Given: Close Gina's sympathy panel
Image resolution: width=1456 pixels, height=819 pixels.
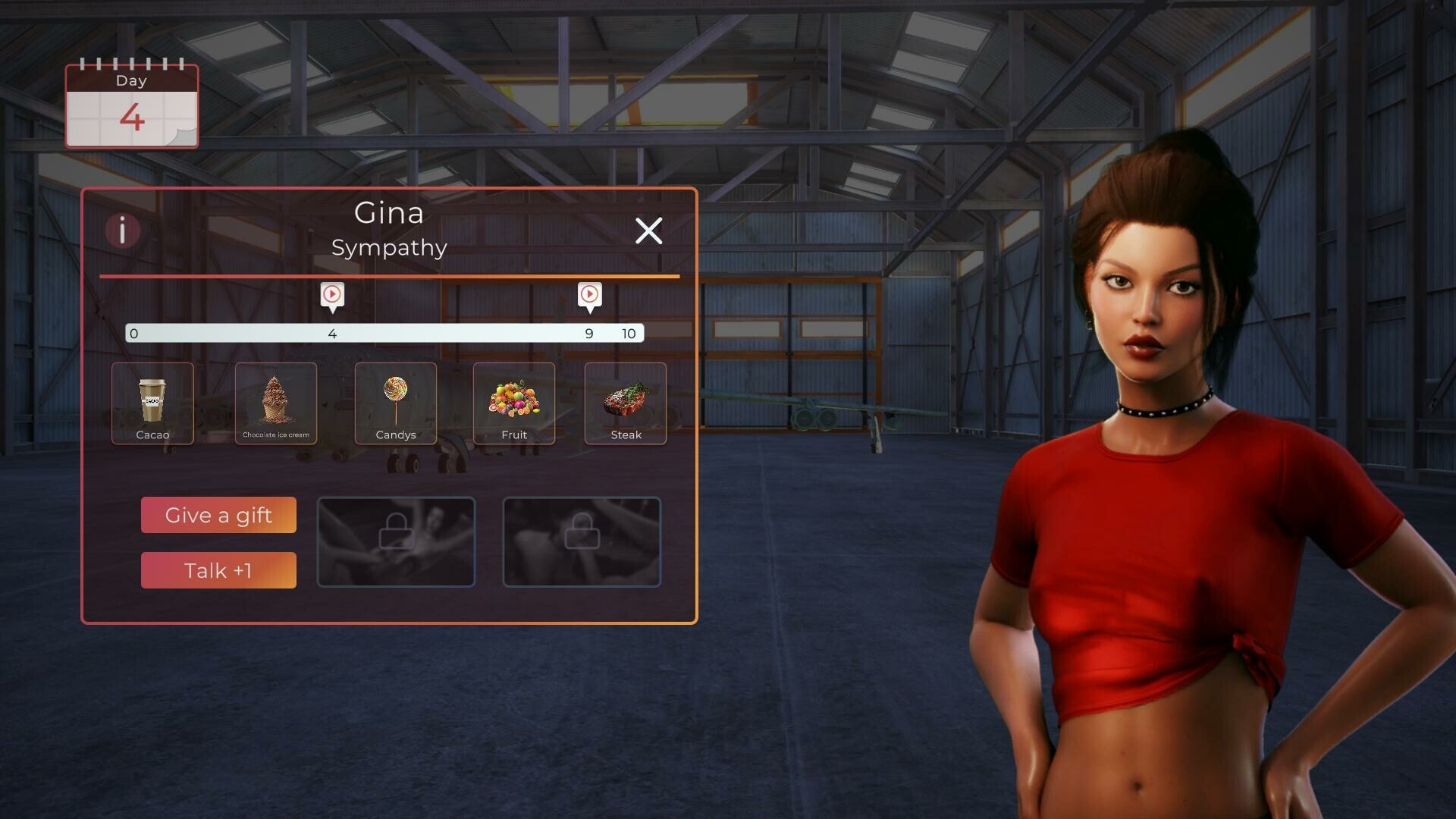Looking at the screenshot, I should click(649, 231).
